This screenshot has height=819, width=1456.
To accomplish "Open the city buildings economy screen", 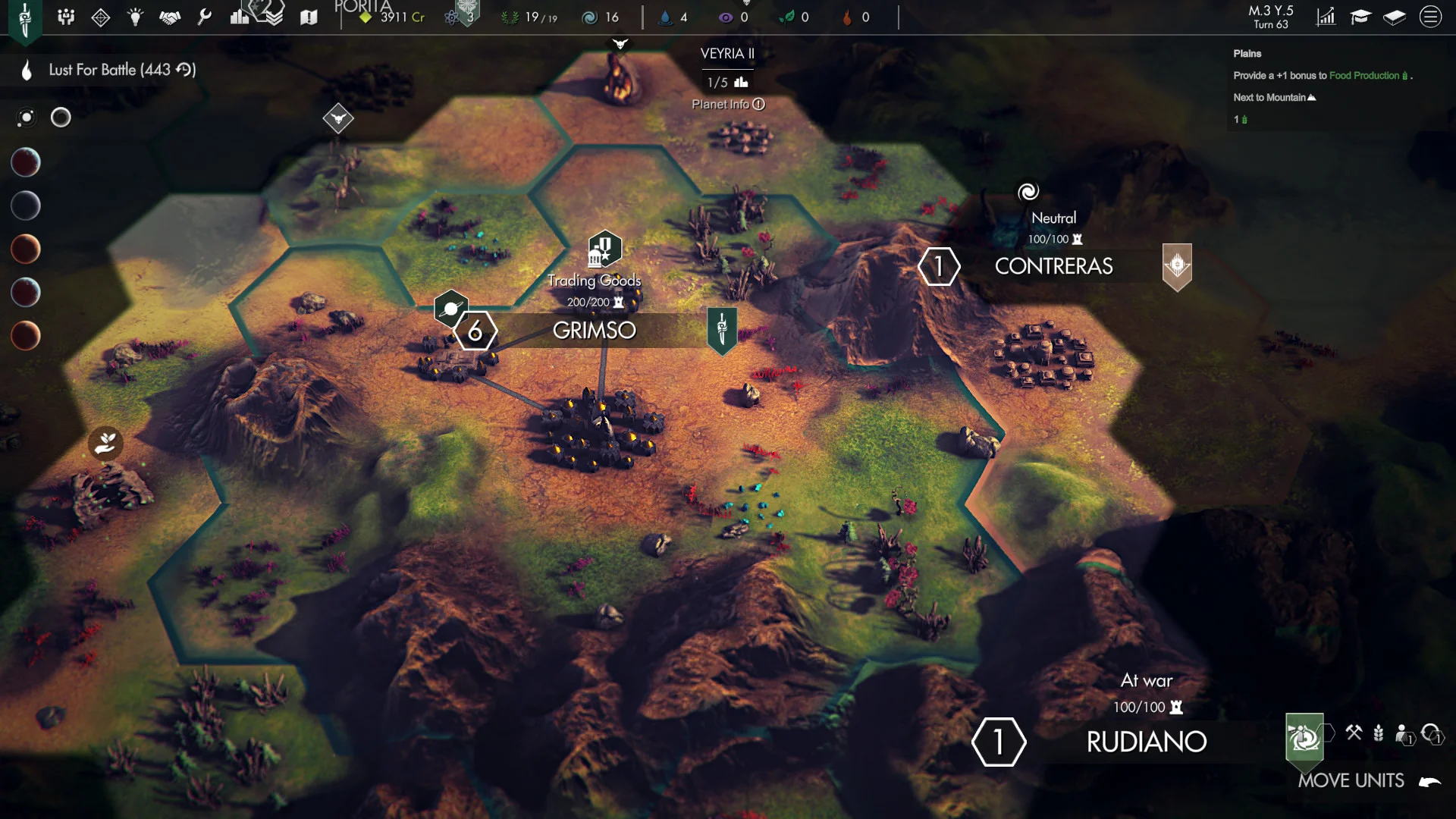I will pyautogui.click(x=240, y=17).
